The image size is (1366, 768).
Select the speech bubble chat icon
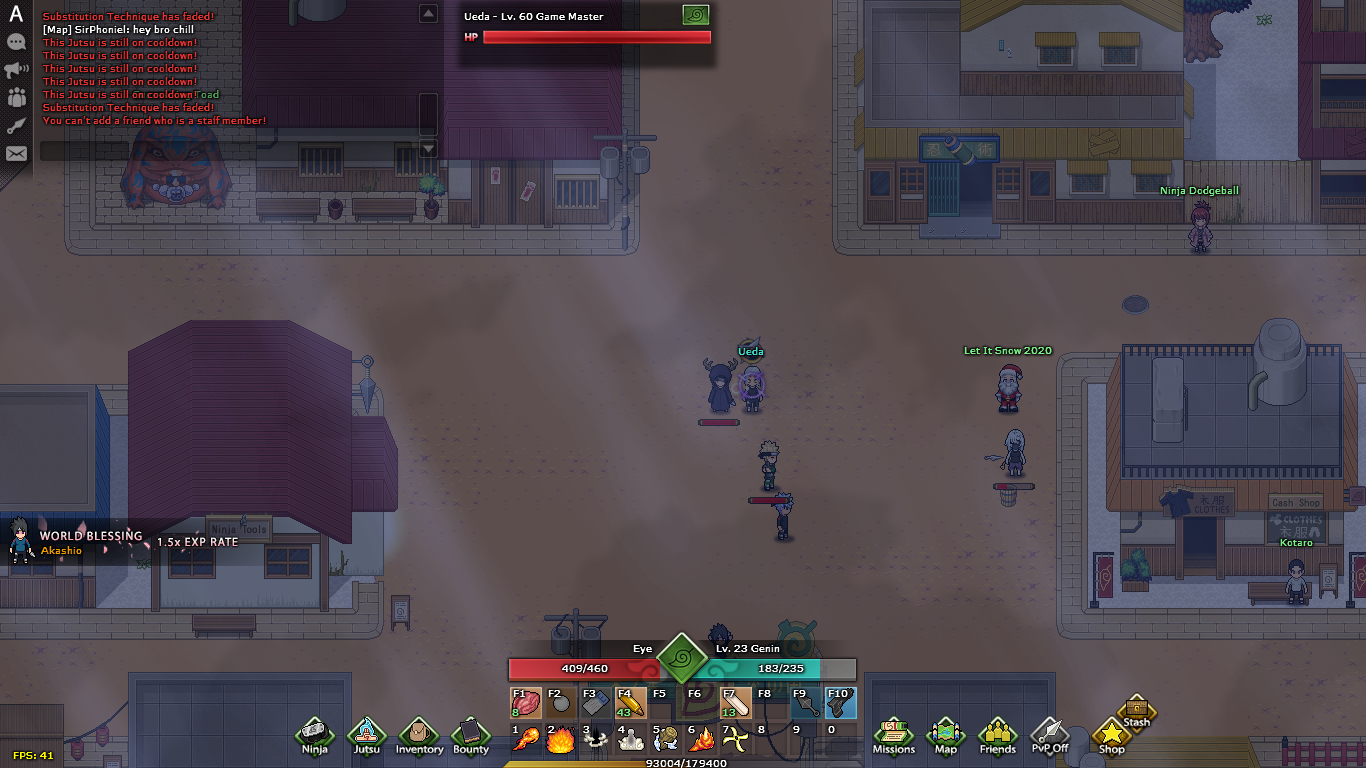pyautogui.click(x=16, y=42)
